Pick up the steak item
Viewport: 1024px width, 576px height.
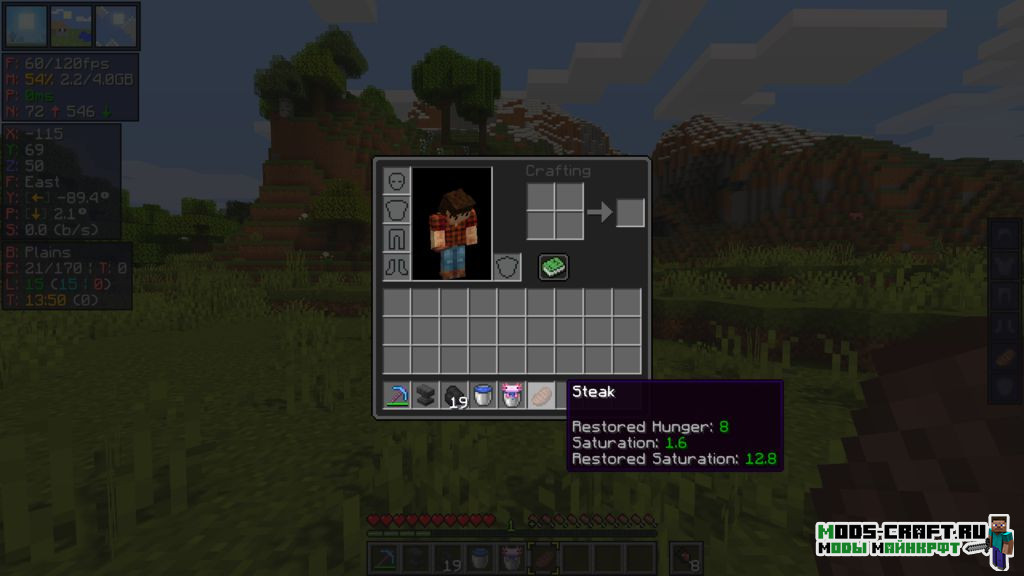tap(541, 395)
